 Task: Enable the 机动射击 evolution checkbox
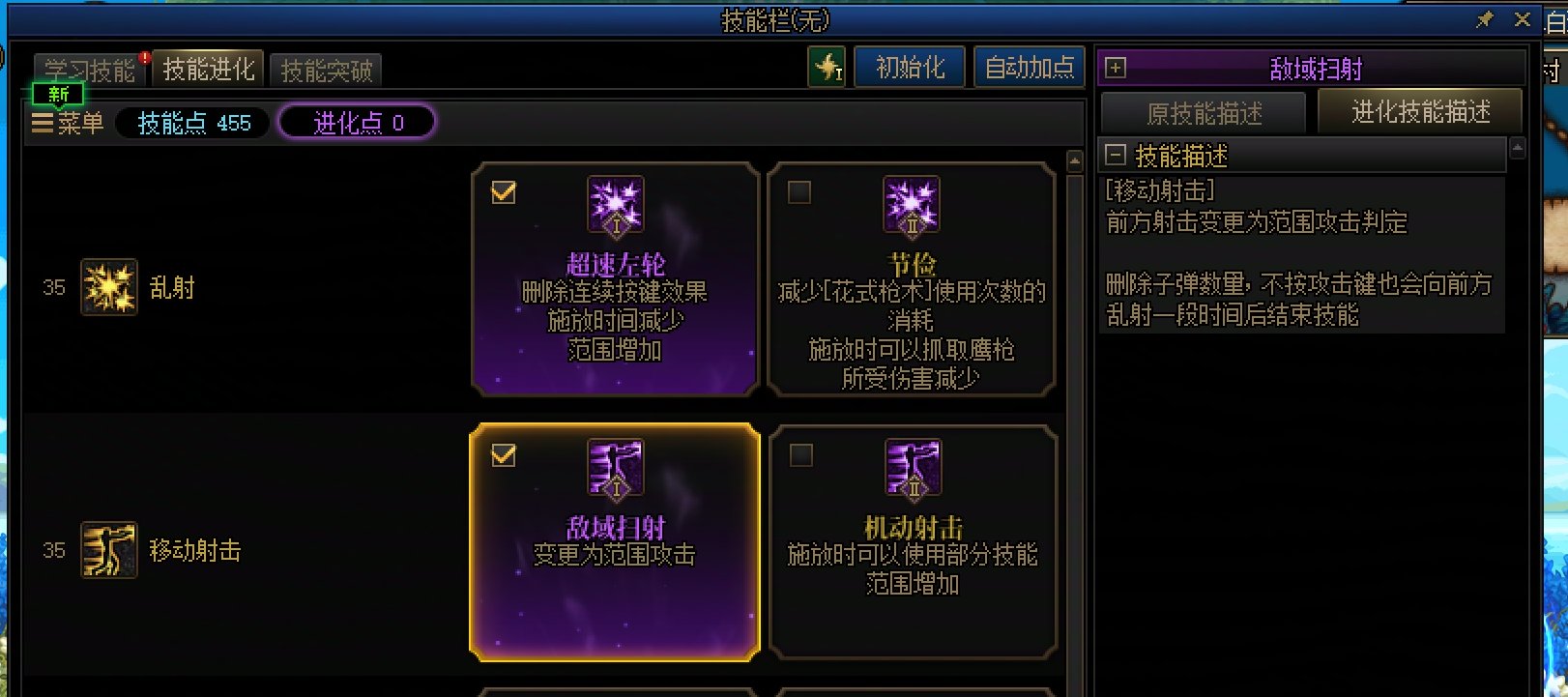(x=799, y=455)
